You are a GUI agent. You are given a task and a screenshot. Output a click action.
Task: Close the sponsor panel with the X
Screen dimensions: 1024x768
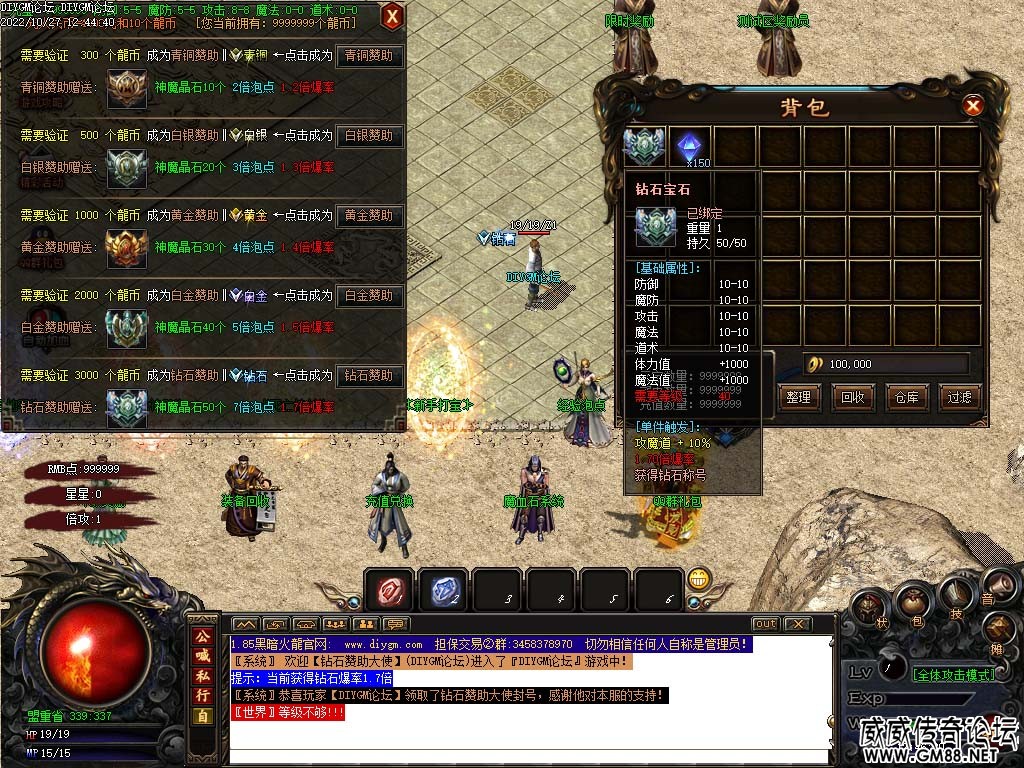[392, 15]
